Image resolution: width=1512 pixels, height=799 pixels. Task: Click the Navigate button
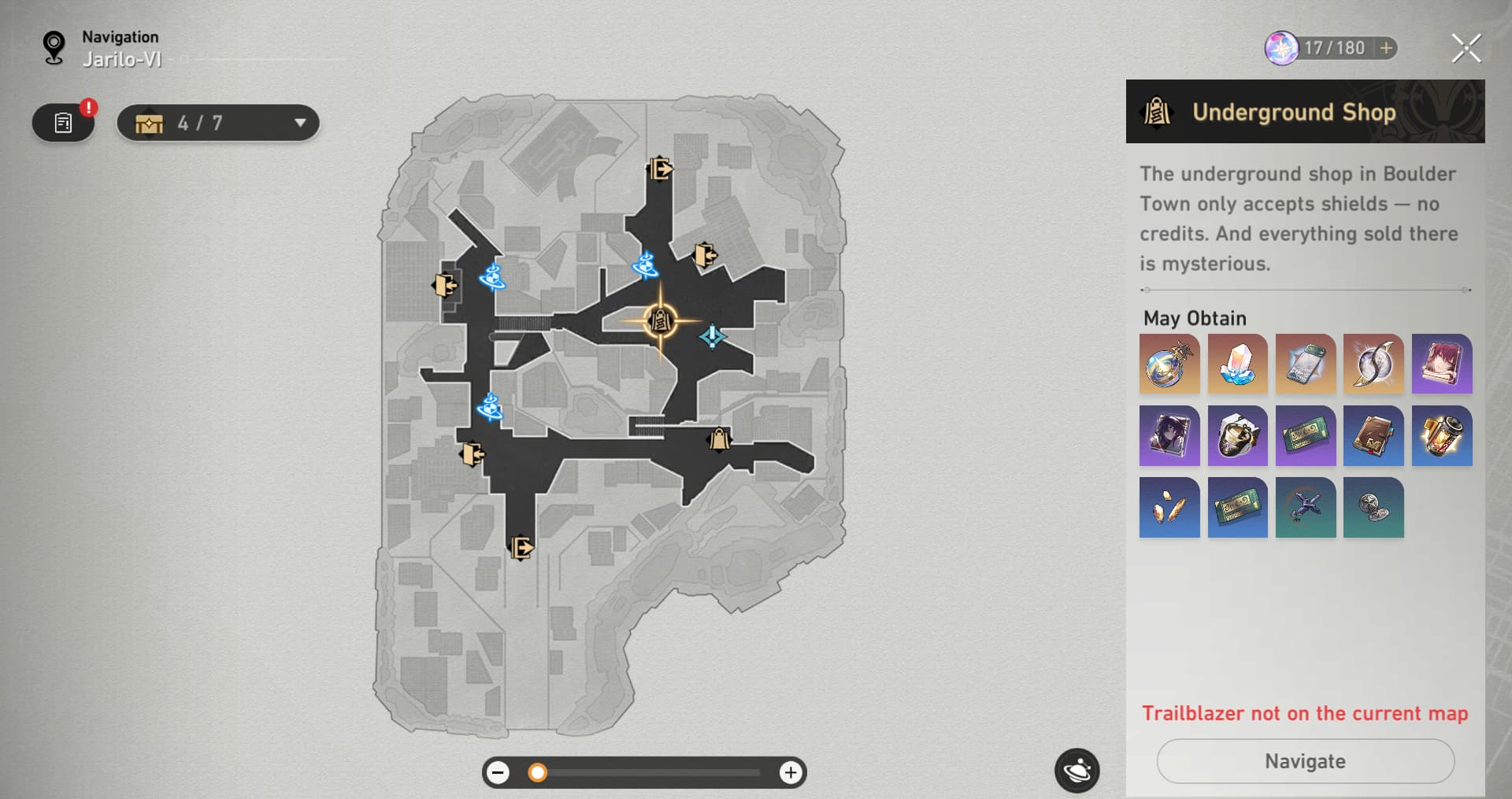coord(1305,761)
